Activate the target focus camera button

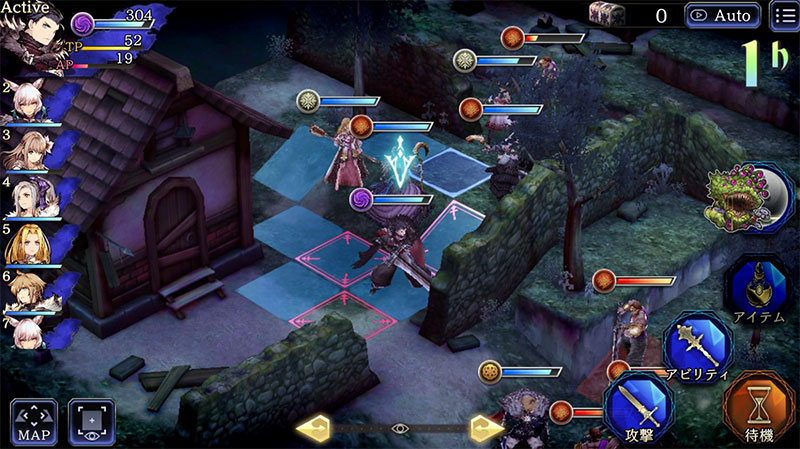pos(91,422)
